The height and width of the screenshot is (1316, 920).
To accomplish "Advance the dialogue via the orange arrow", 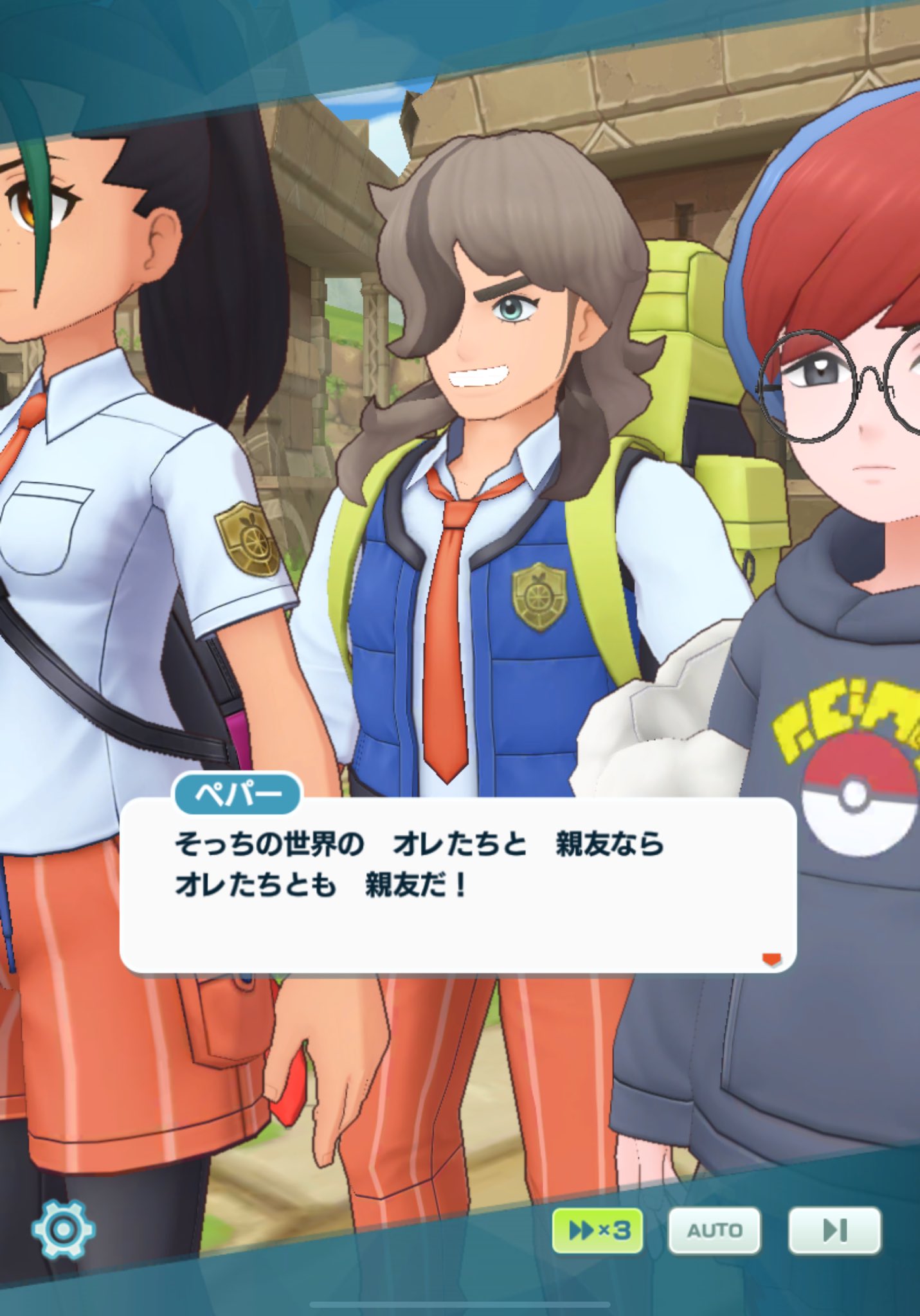I will (x=771, y=959).
